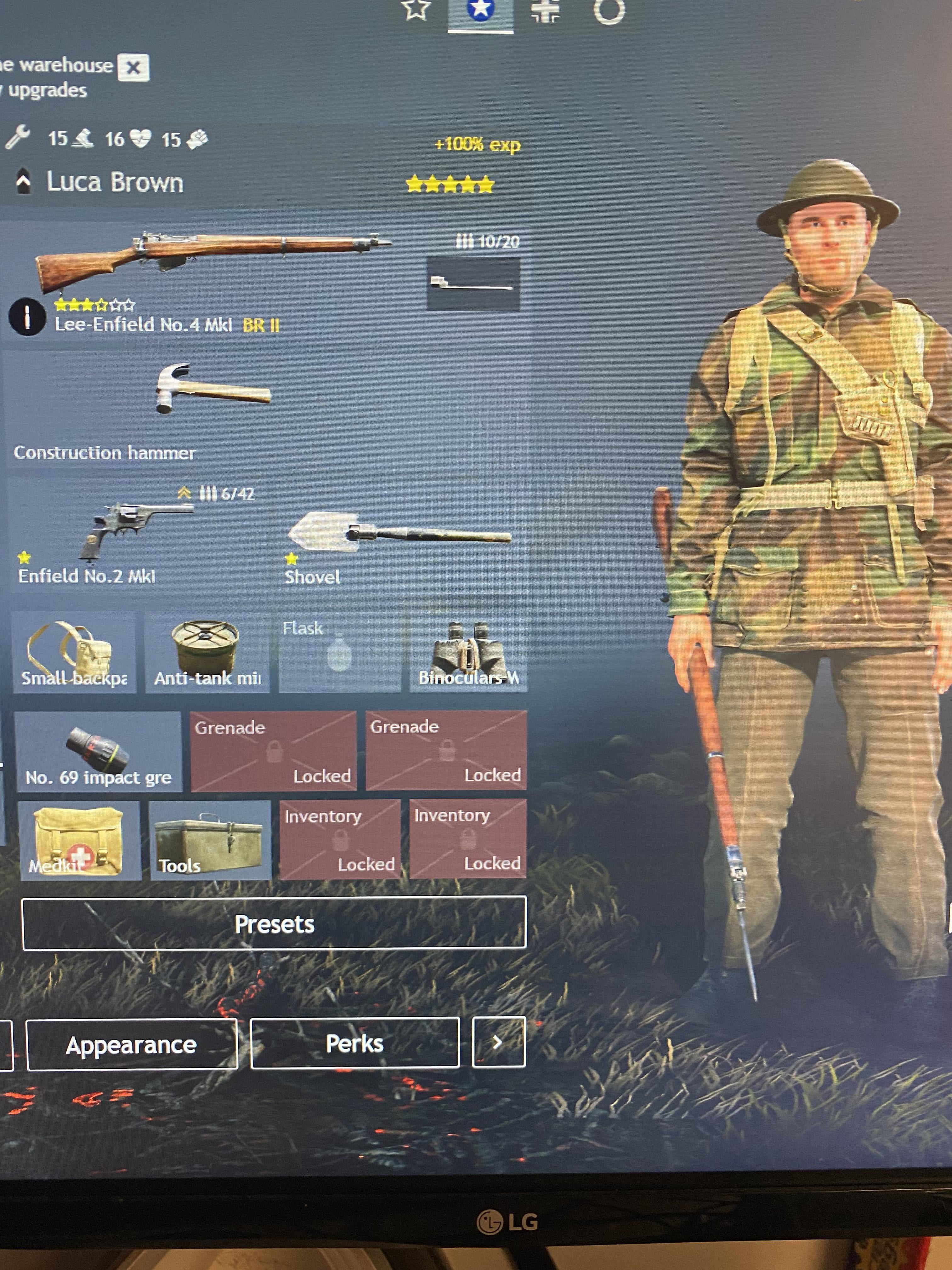Open the soldier Appearance screen
952x1270 pixels.
(131, 1045)
